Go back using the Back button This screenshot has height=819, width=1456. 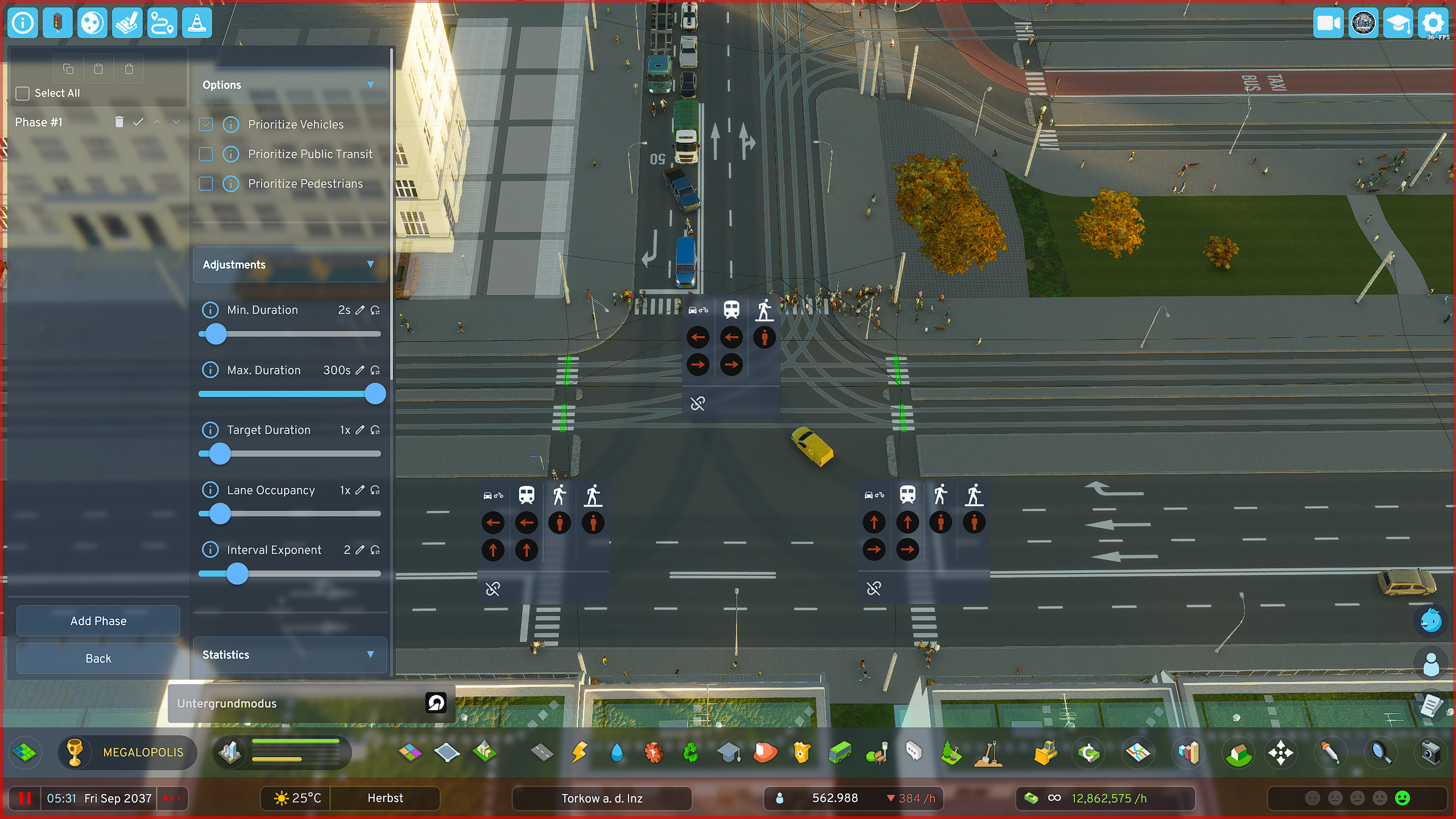(98, 658)
